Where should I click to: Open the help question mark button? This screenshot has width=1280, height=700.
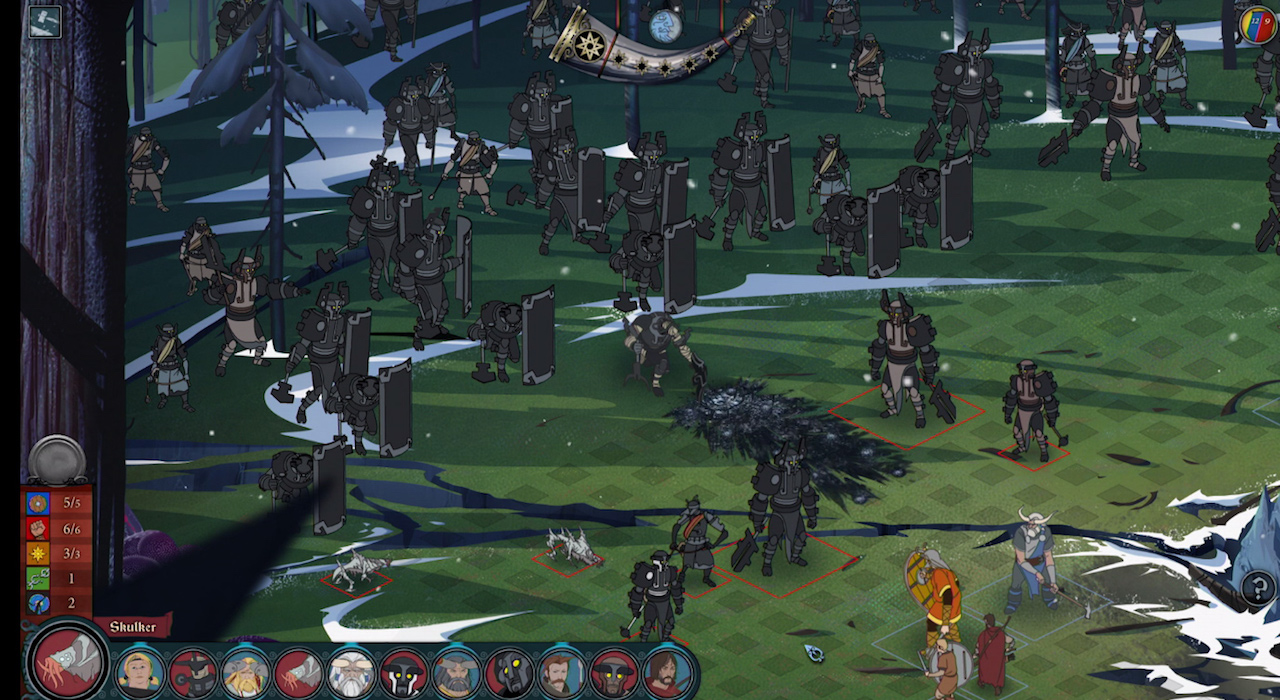pyautogui.click(x=1259, y=587)
